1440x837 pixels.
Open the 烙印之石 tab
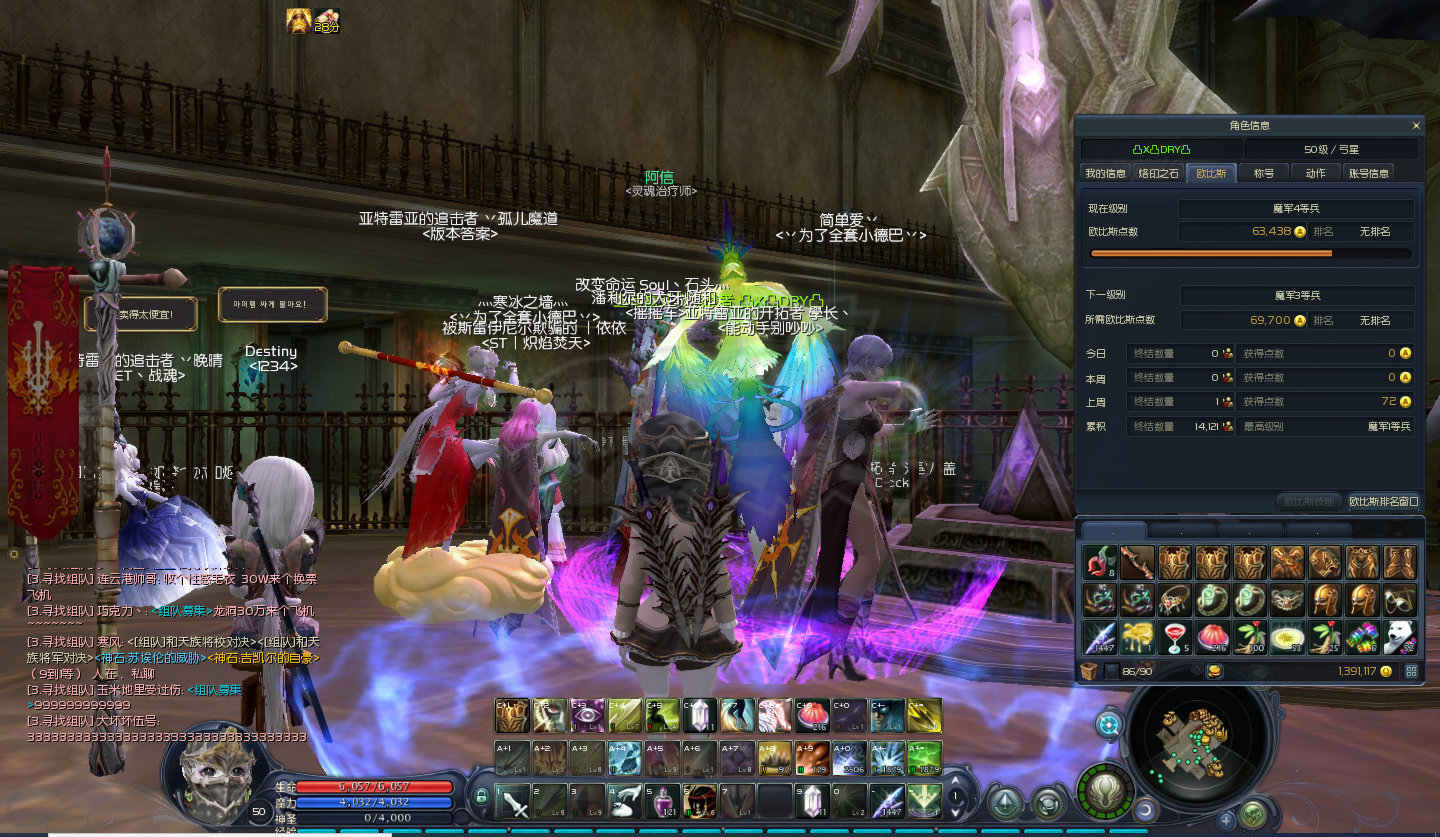tap(1158, 173)
